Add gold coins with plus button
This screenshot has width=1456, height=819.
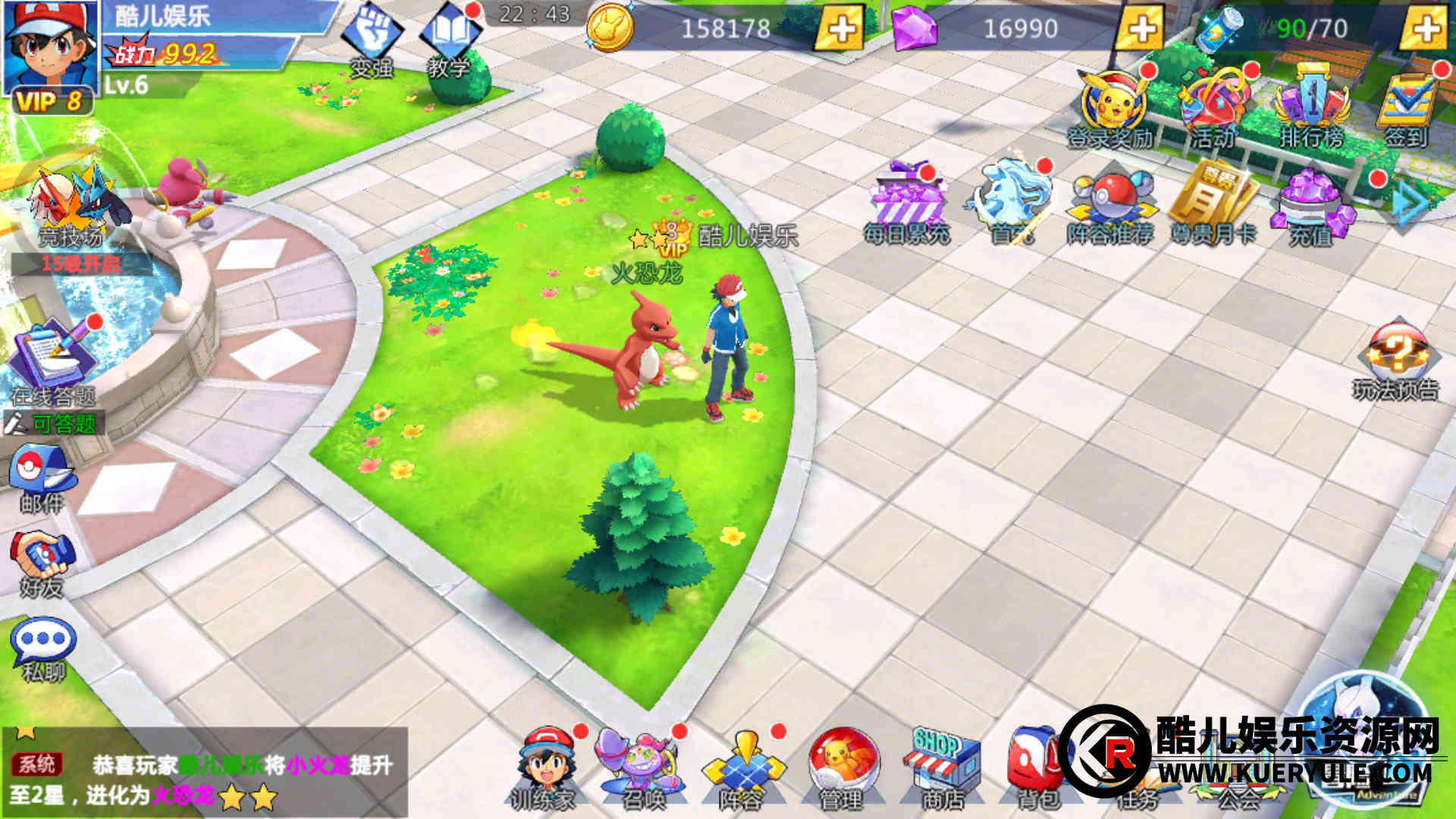pyautogui.click(x=840, y=28)
